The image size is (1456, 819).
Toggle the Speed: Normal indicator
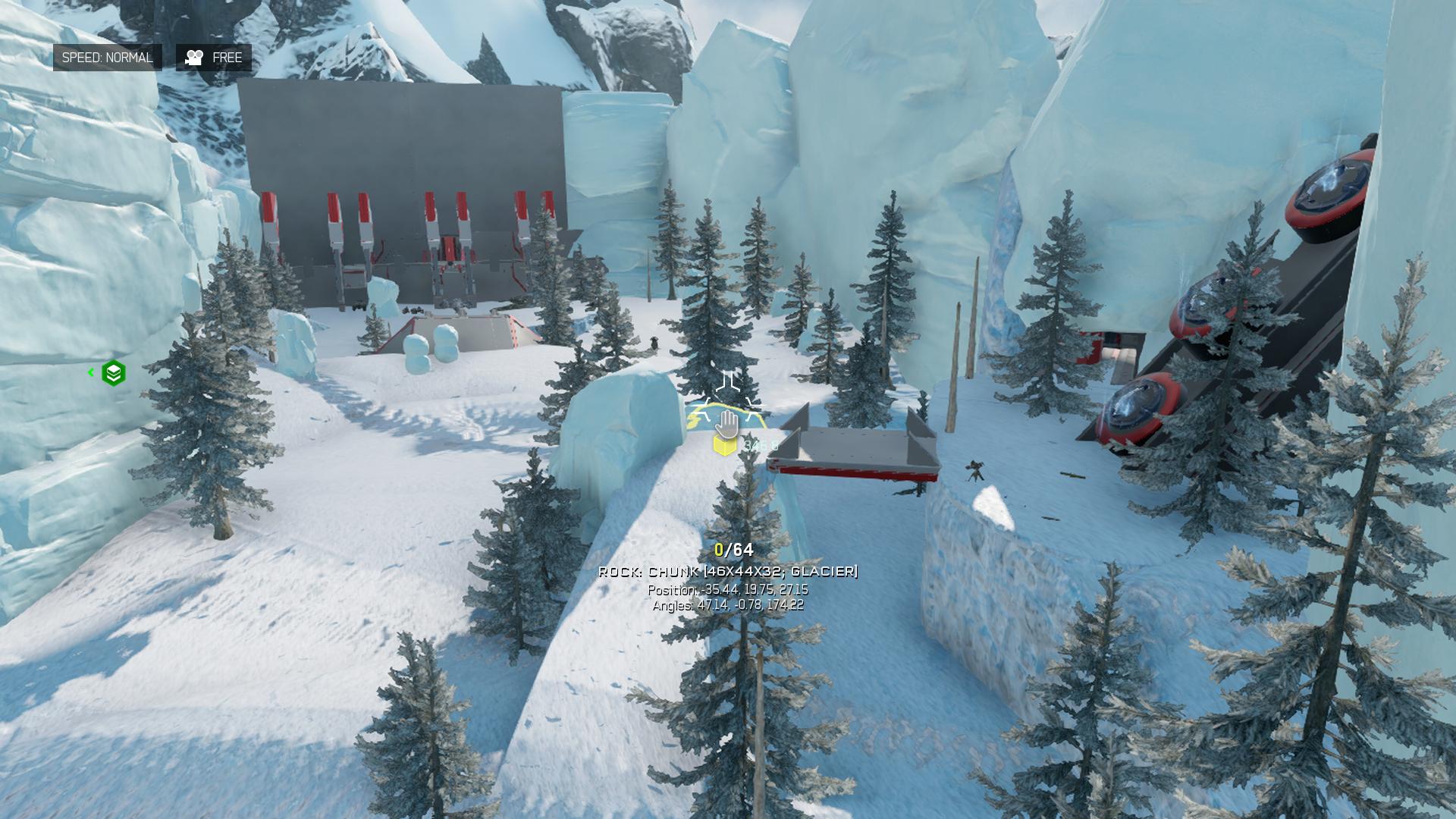click(108, 58)
